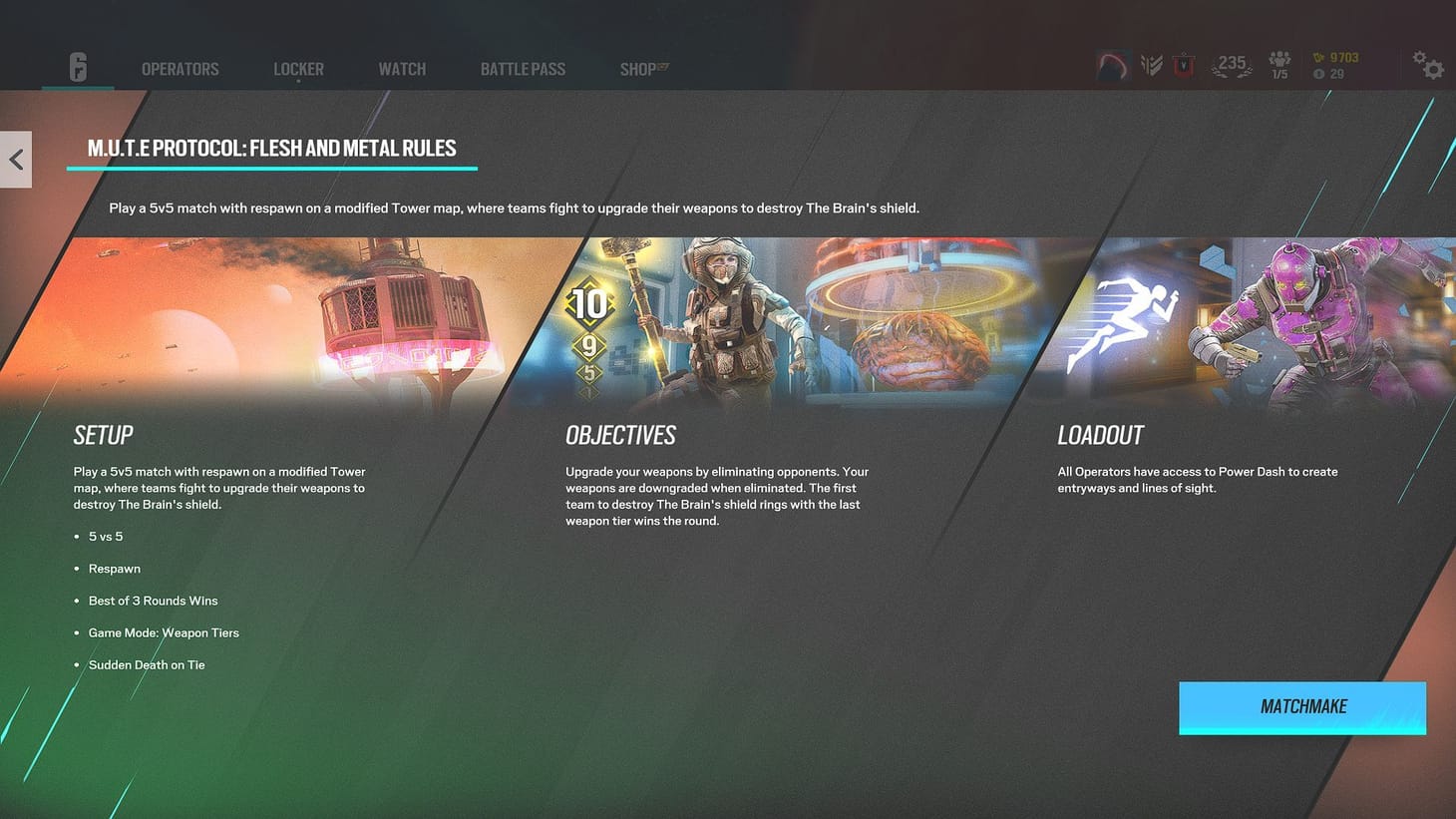Open the player rank chevrons icon
This screenshot has height=819, width=1456.
1152,64
